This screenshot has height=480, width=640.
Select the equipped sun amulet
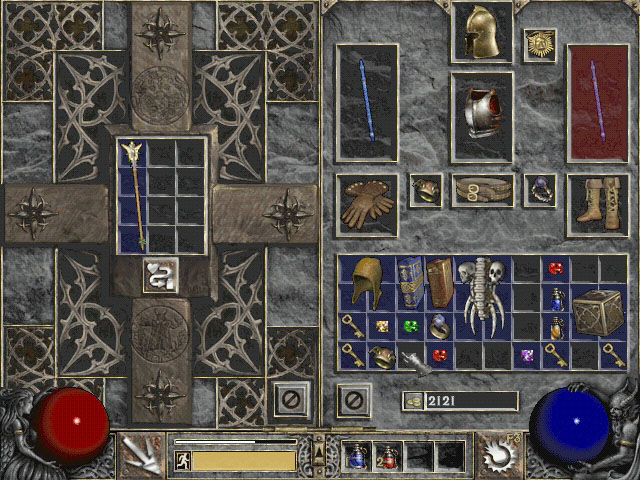540,44
